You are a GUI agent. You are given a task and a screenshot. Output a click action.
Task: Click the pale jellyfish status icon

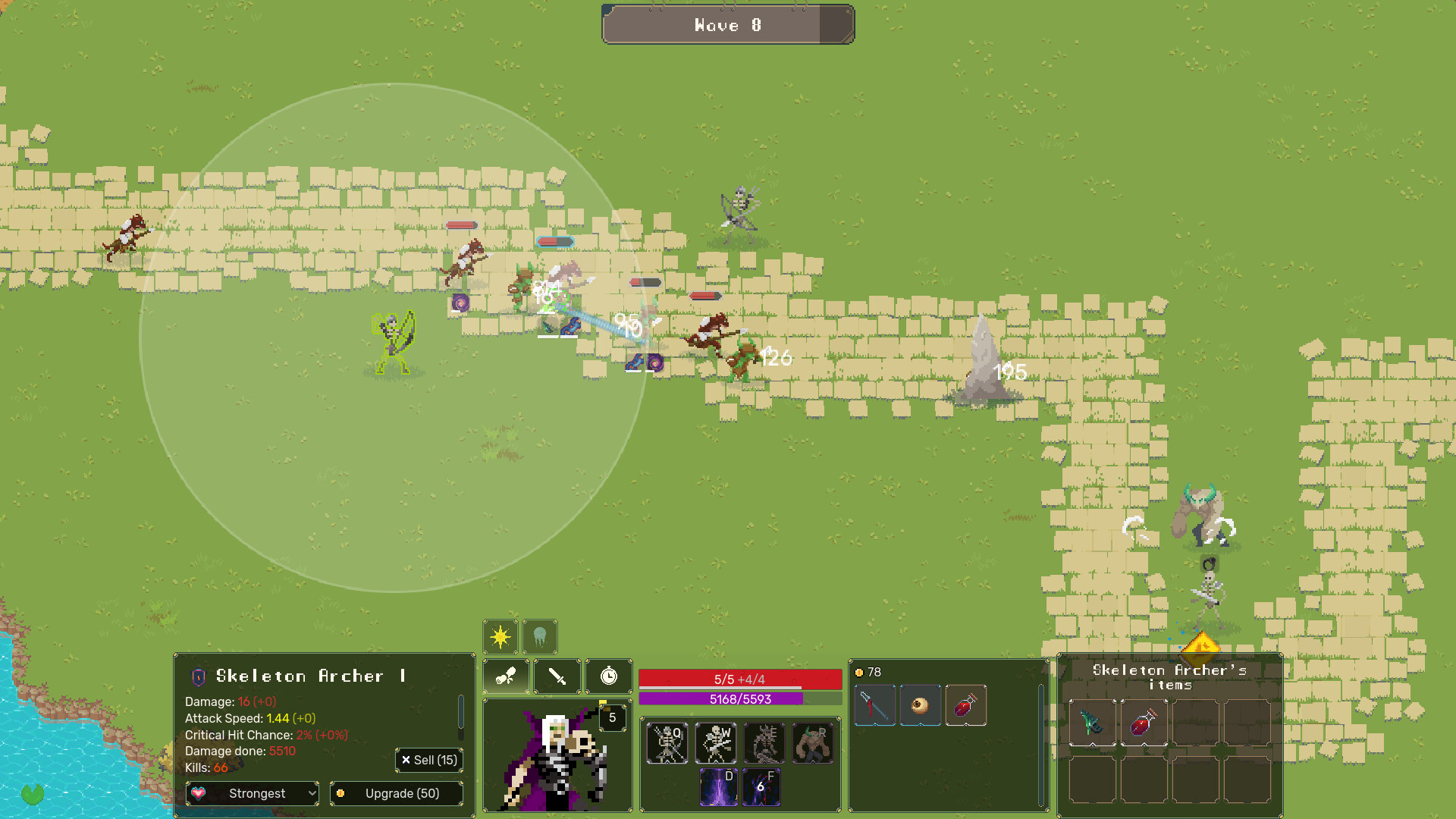pos(540,636)
